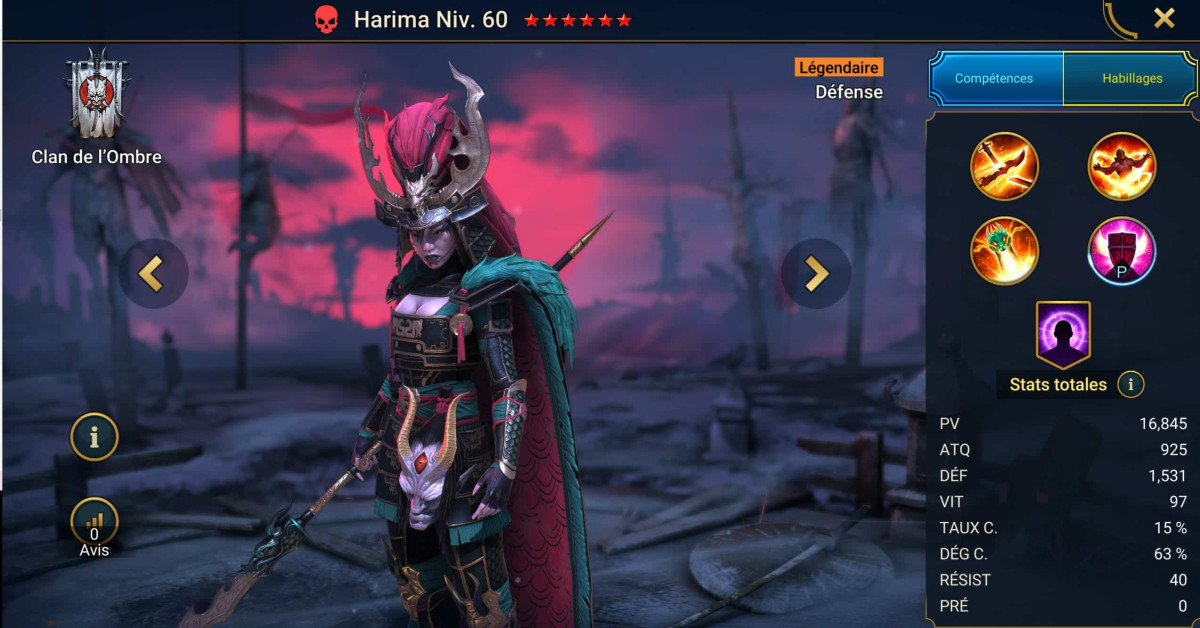This screenshot has height=628, width=1200.
Task: Close the champion screen with the X
Action: 1164,18
